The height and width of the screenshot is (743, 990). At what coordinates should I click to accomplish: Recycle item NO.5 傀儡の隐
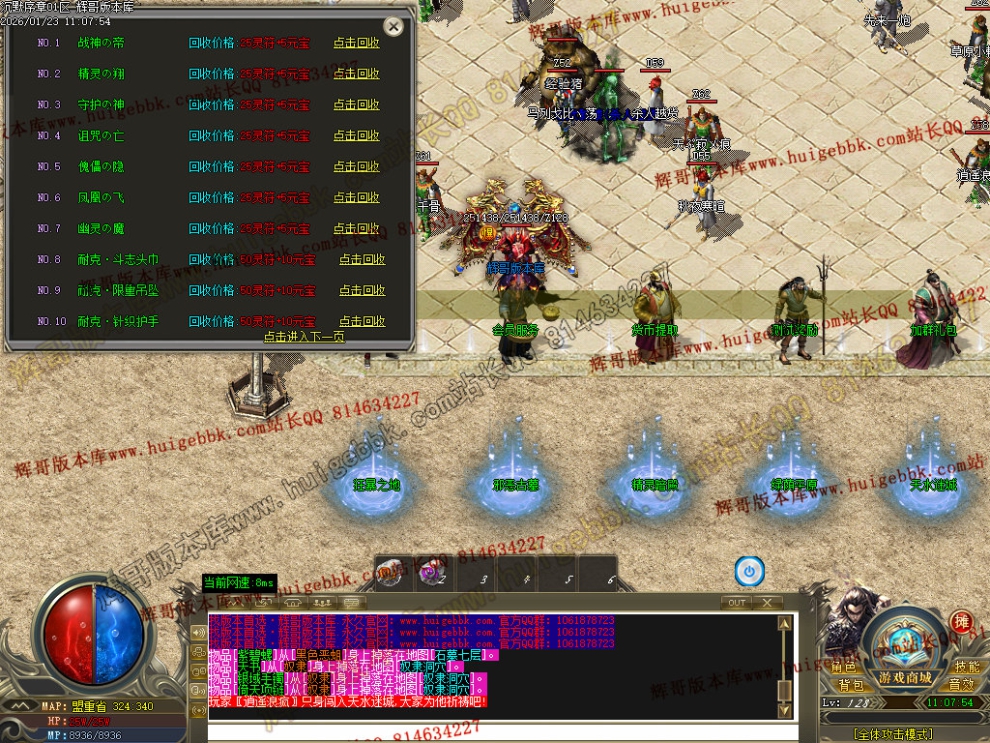coord(356,167)
